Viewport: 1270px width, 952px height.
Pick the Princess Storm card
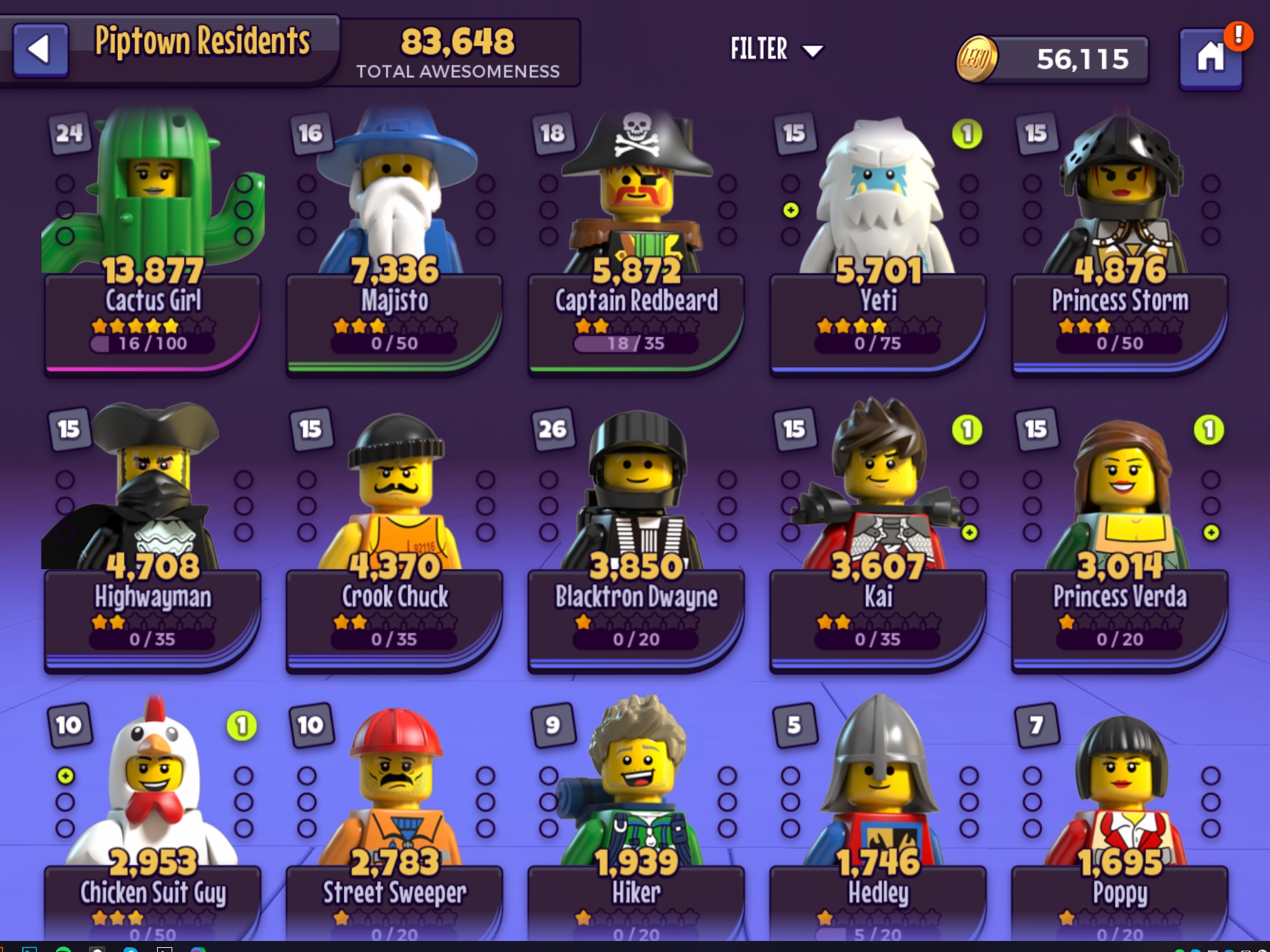(1120, 241)
